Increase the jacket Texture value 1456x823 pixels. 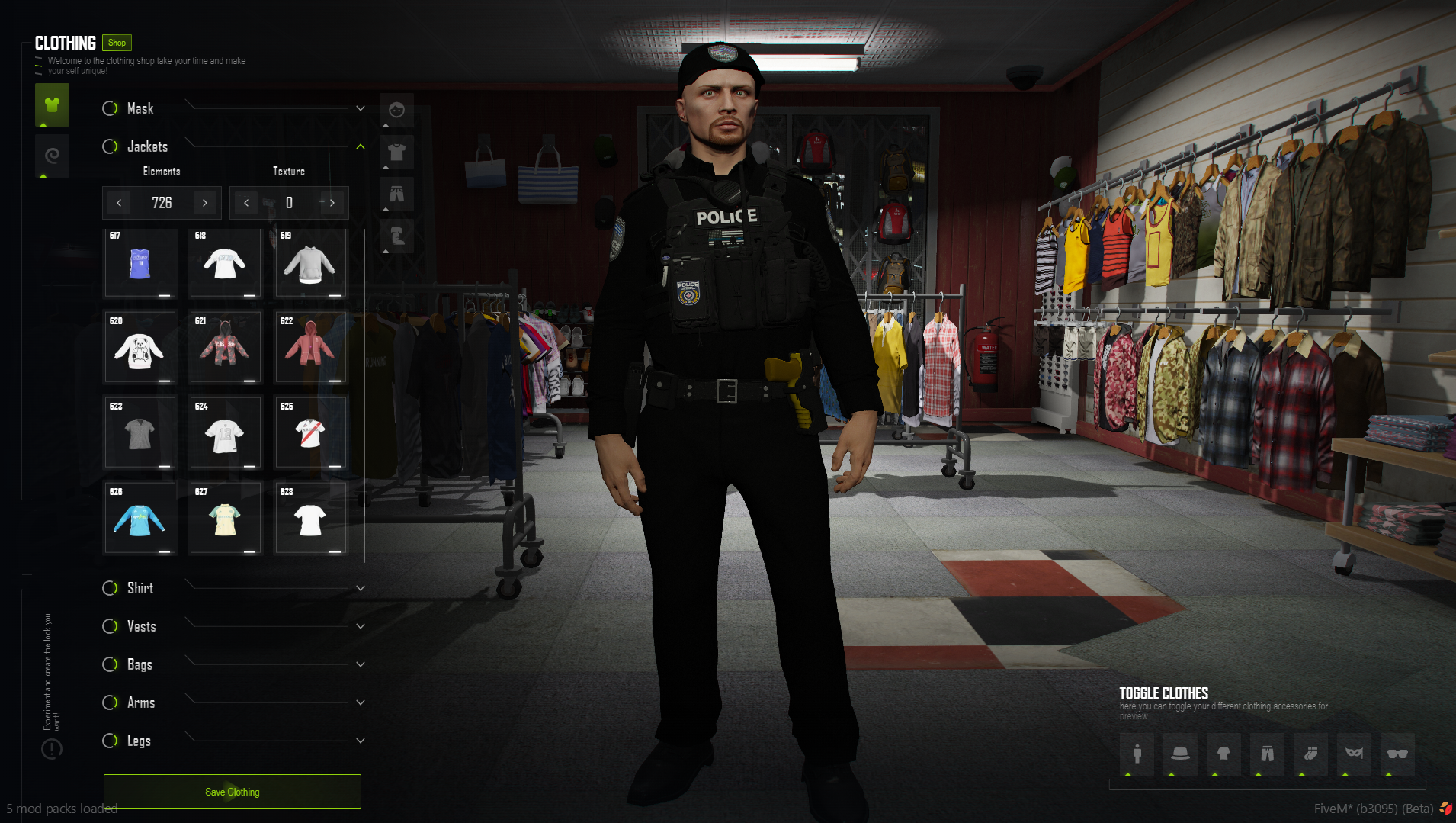click(332, 203)
